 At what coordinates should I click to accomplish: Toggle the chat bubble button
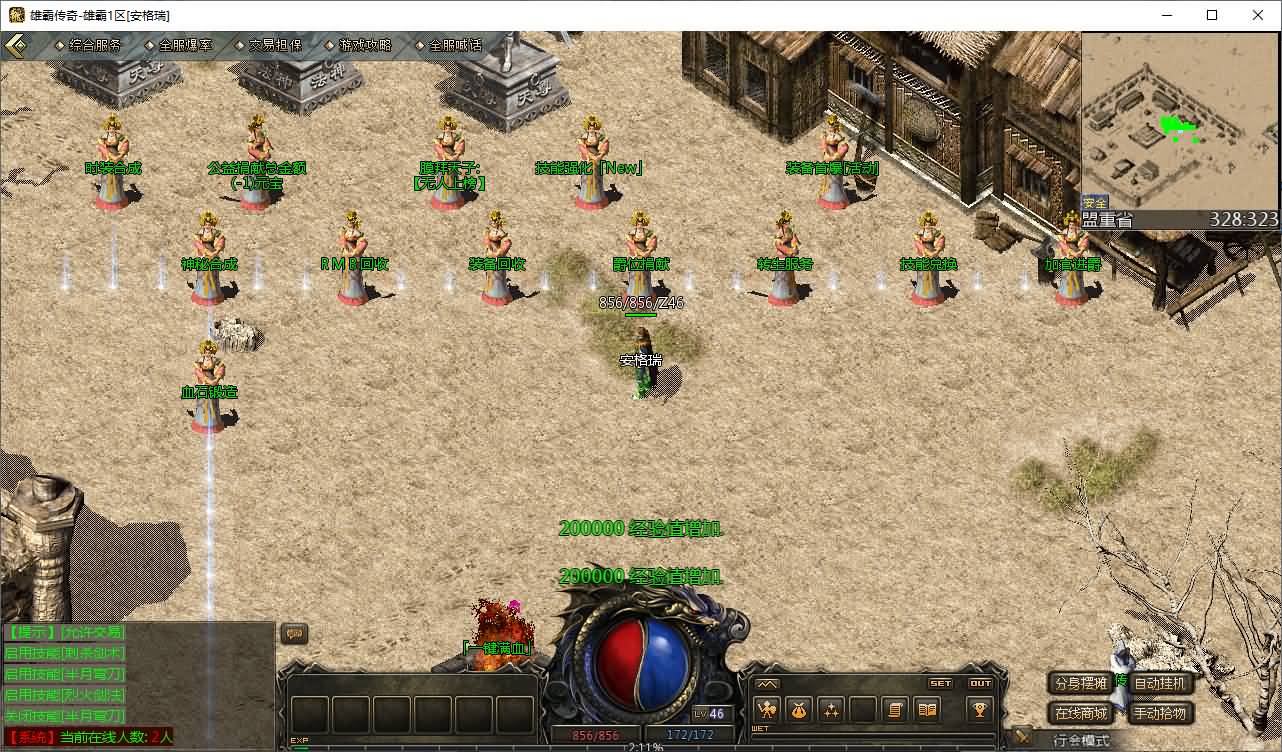point(294,633)
